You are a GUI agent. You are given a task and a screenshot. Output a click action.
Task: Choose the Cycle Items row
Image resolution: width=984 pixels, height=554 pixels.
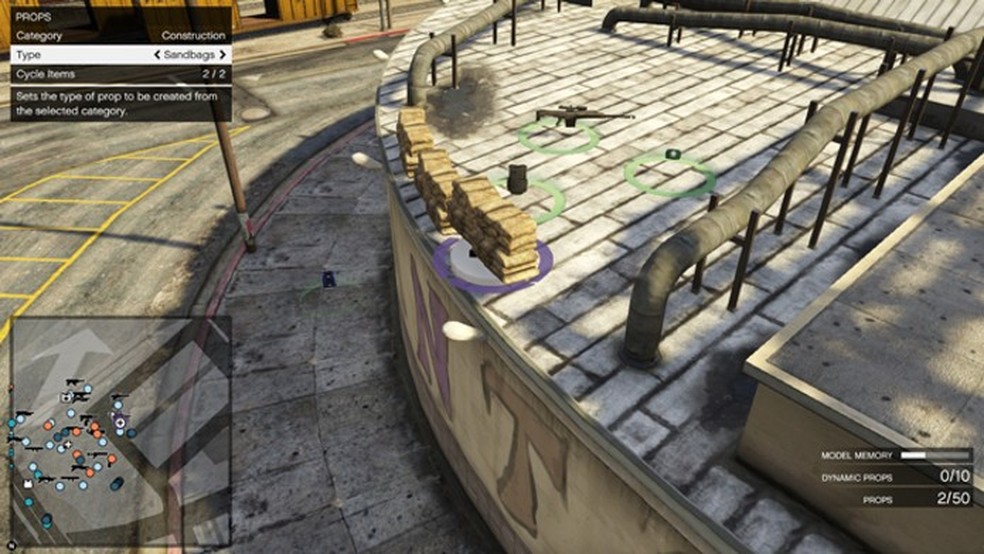click(x=120, y=74)
